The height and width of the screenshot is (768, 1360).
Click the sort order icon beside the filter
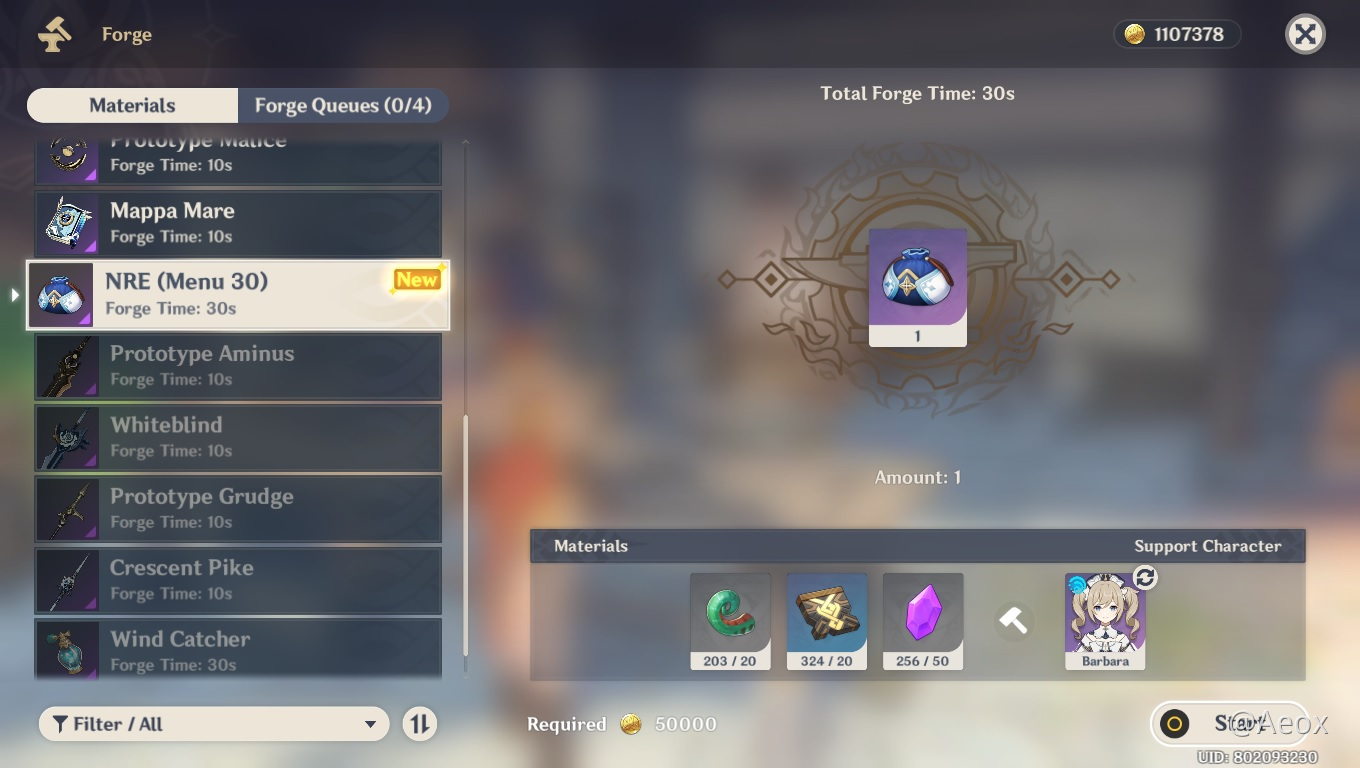(420, 723)
